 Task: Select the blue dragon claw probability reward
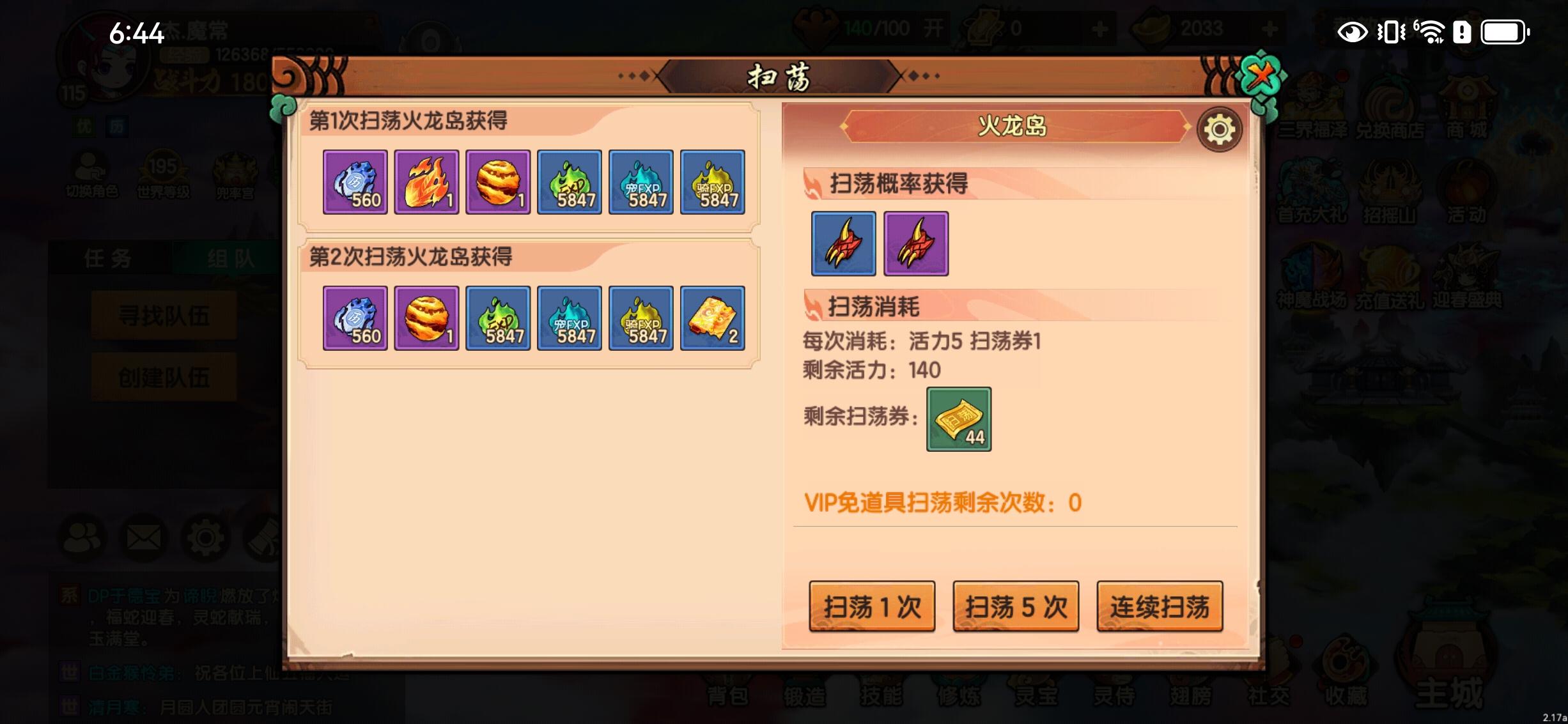843,244
